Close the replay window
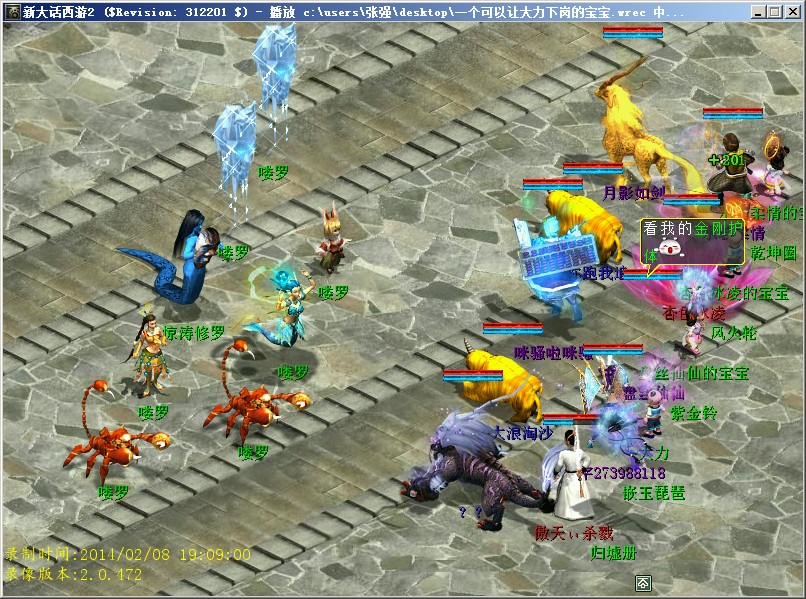Image resolution: width=806 pixels, height=599 pixels. coord(792,12)
